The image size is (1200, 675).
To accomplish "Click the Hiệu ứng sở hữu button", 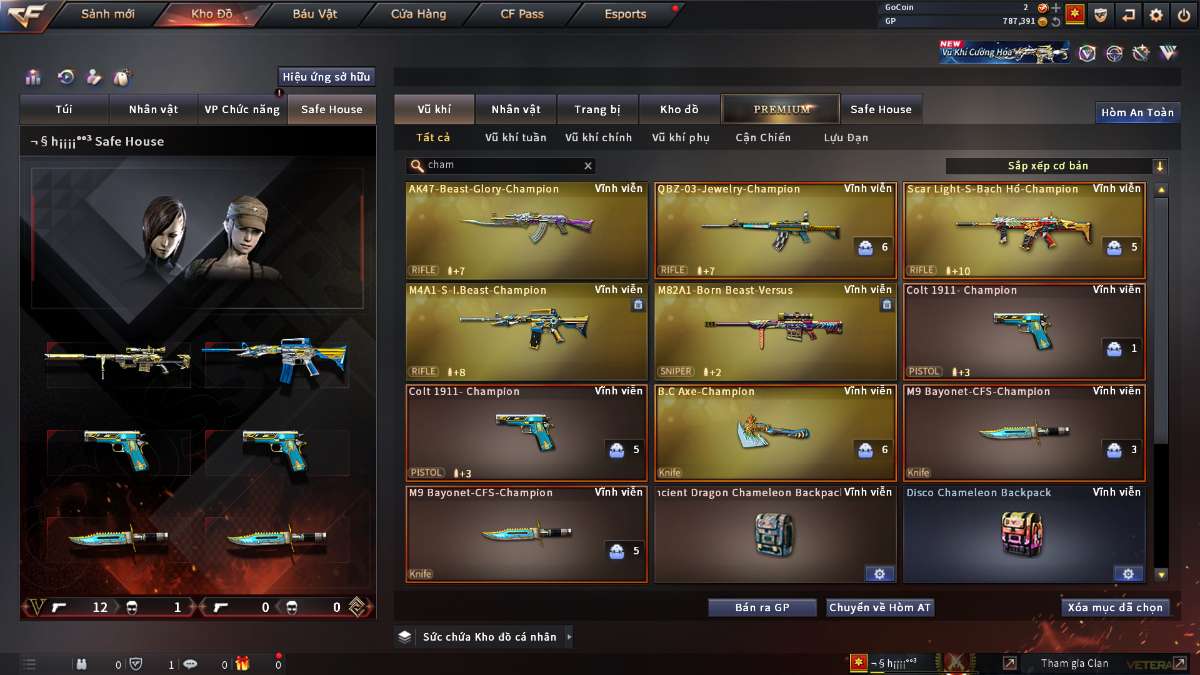I will (326, 77).
